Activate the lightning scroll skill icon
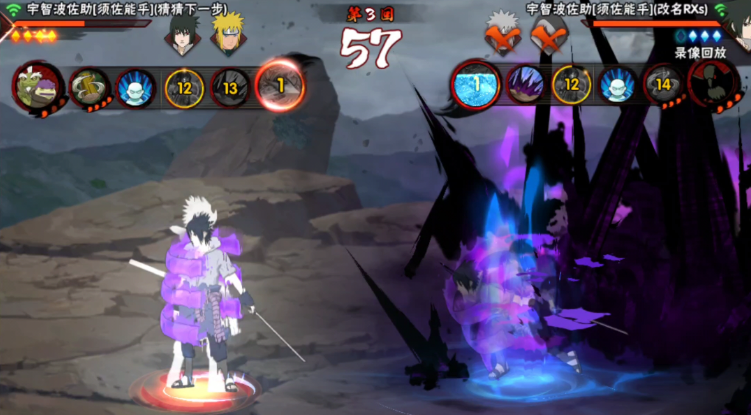 (89, 87)
